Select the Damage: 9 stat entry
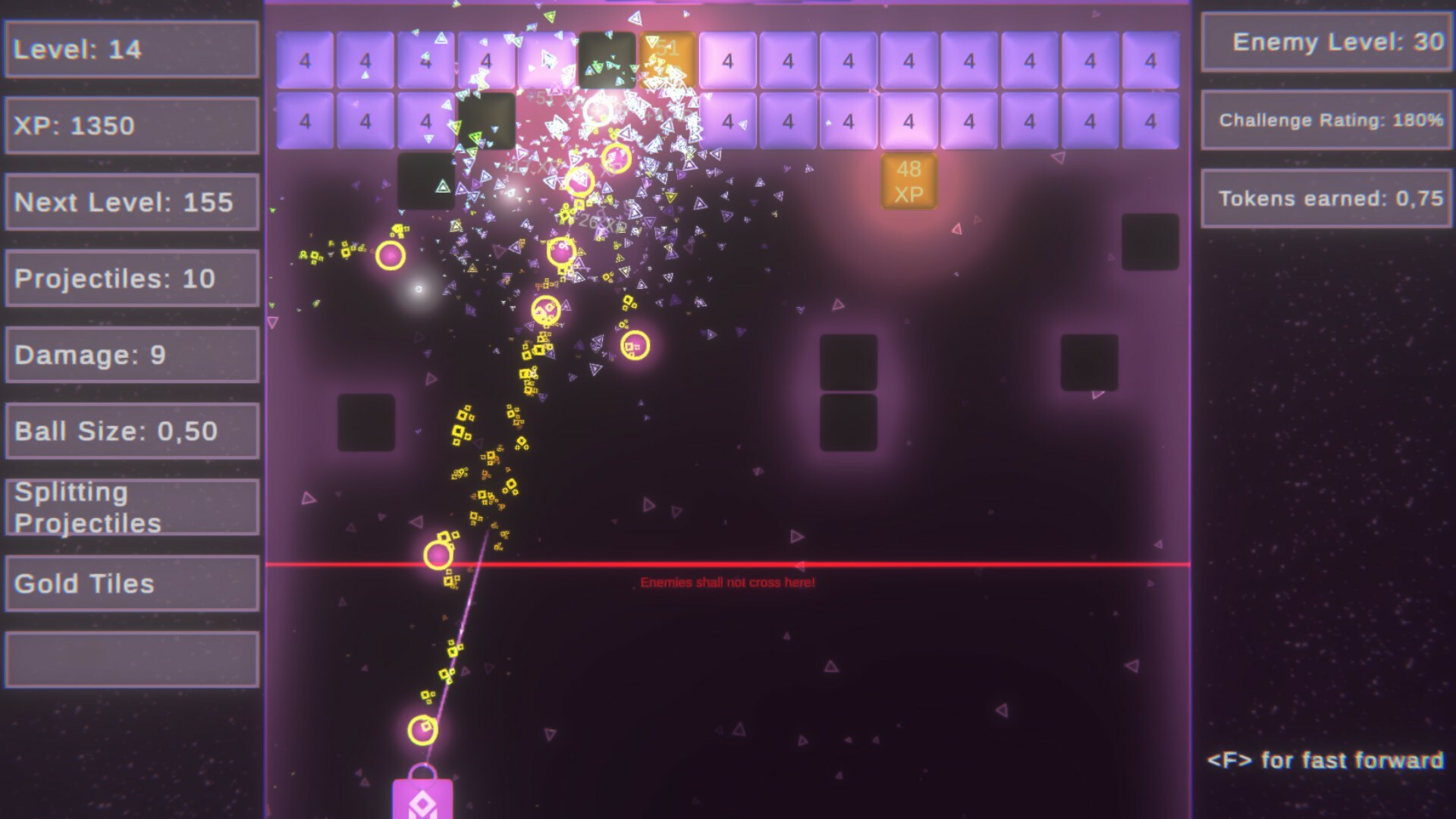 131,354
